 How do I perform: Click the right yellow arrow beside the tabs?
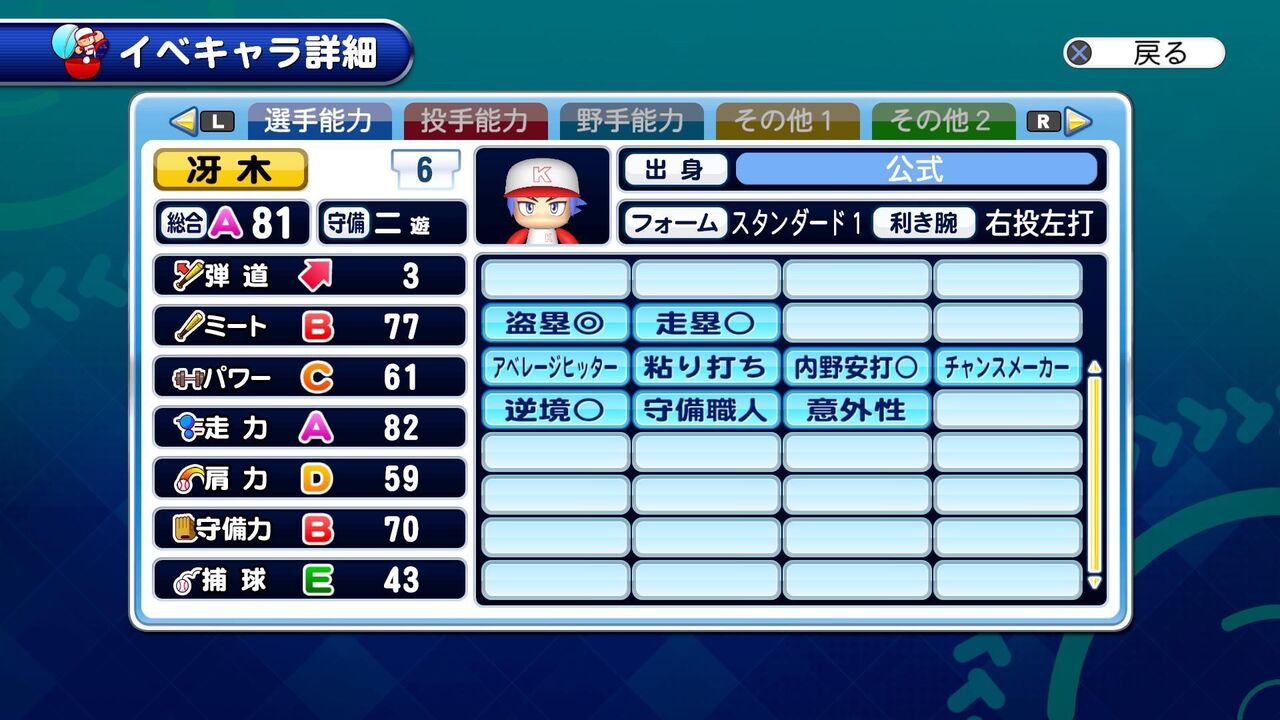click(x=1078, y=121)
